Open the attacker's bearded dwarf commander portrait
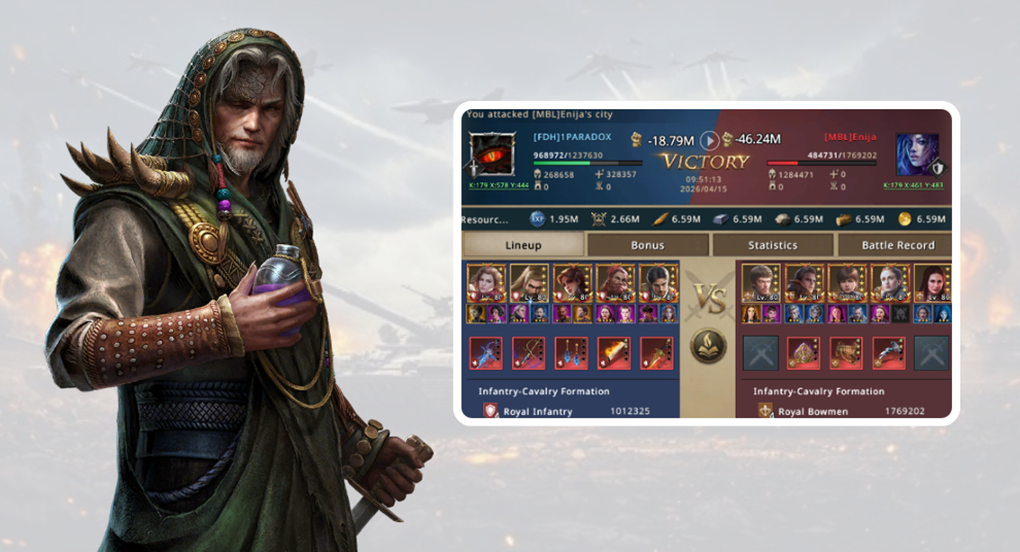The height and width of the screenshot is (552, 1020). (614, 284)
